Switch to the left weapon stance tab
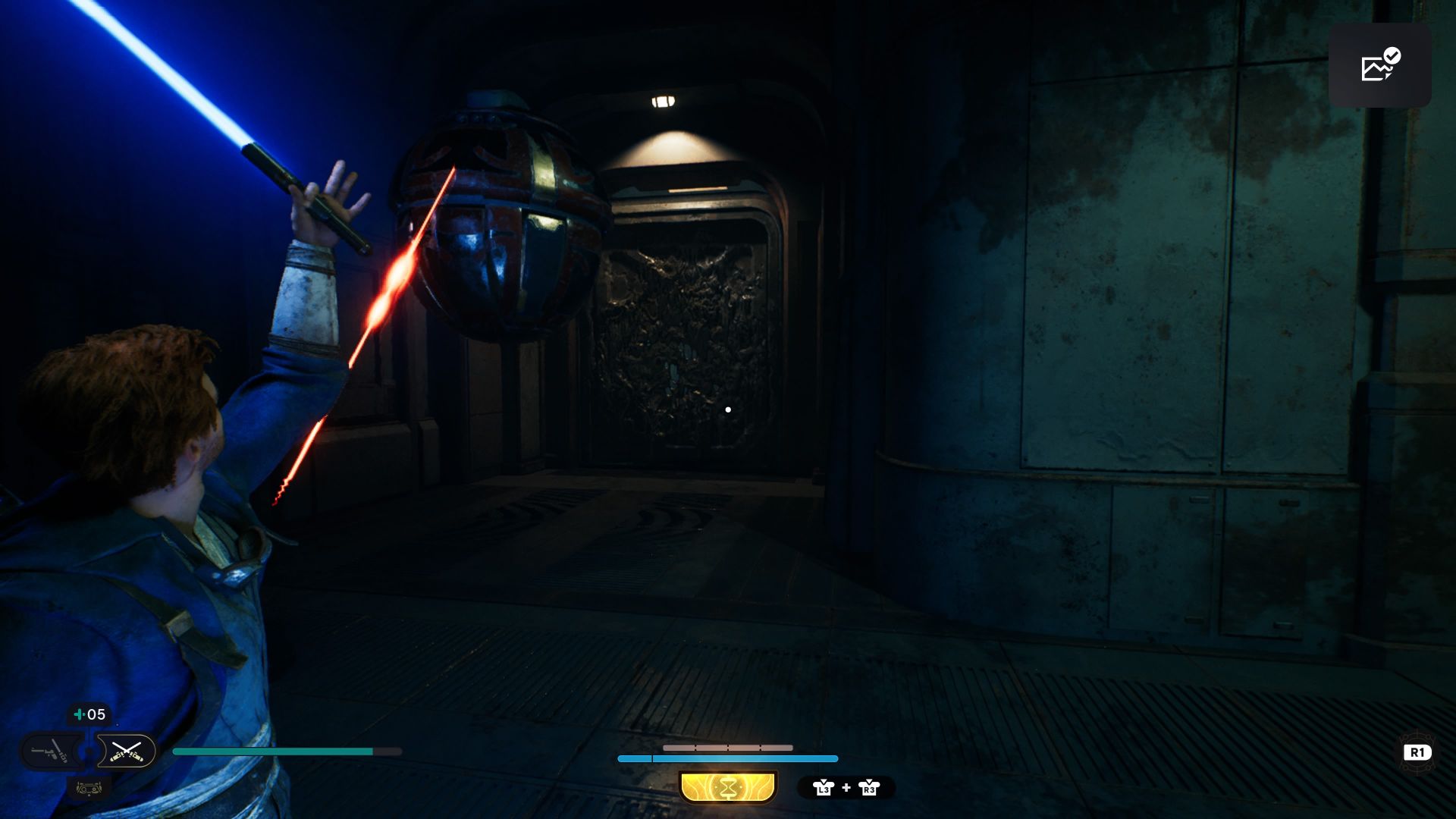 pyautogui.click(x=50, y=752)
